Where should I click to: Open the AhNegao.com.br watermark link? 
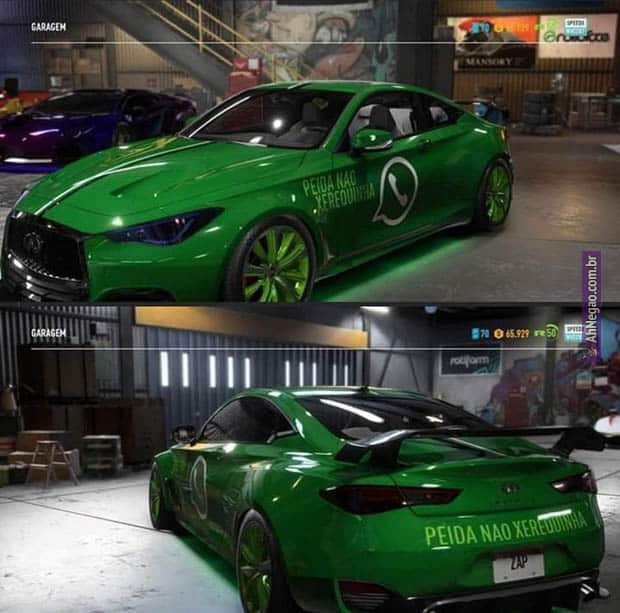pyautogui.click(x=592, y=298)
